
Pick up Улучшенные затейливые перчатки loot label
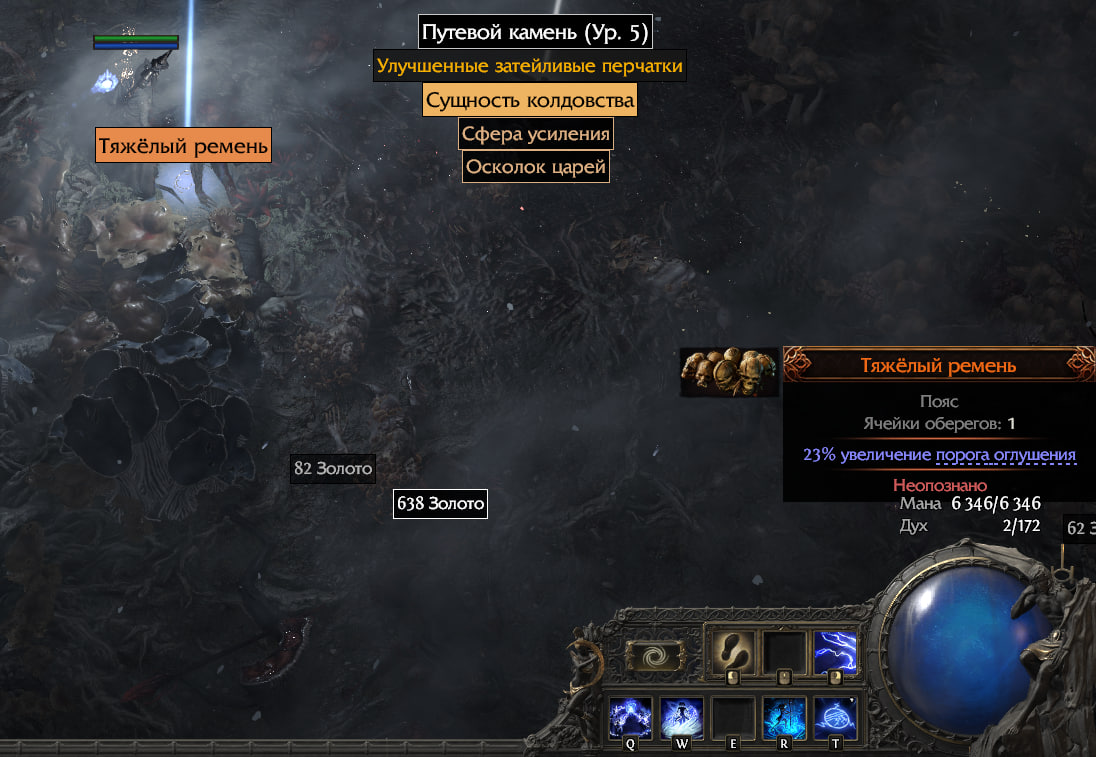pyautogui.click(x=529, y=67)
